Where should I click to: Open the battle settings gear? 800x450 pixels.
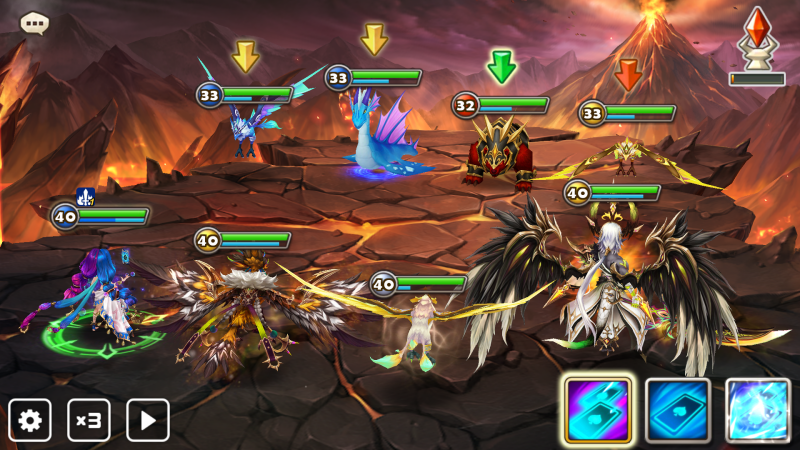point(30,420)
